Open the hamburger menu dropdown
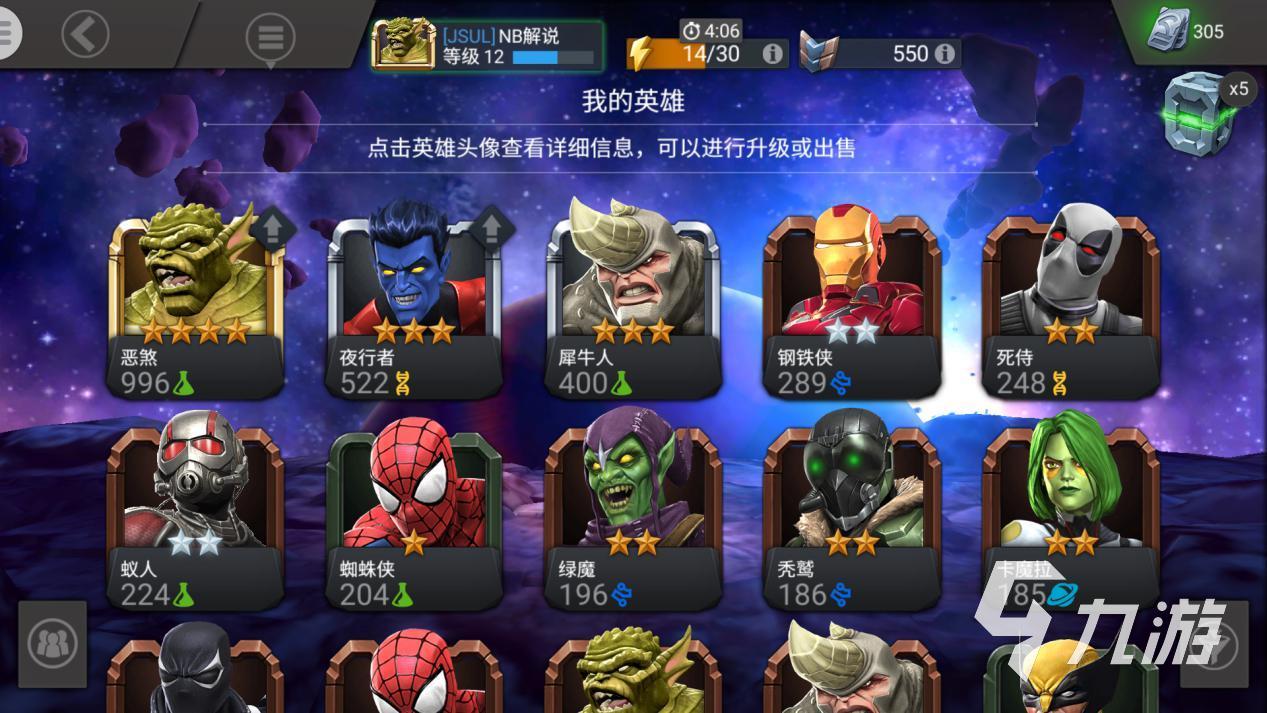This screenshot has height=713, width=1267. [x=270, y=38]
